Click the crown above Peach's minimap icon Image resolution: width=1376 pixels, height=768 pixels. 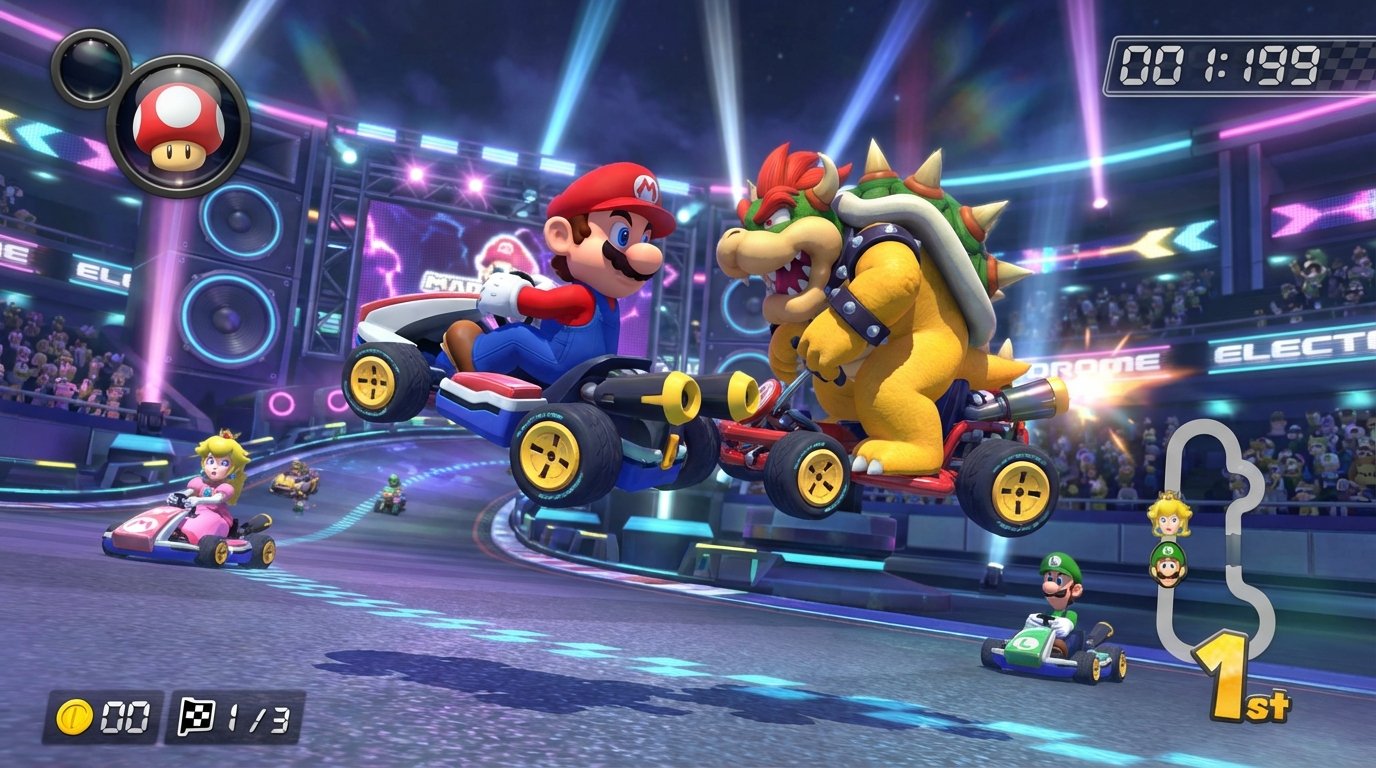[x=1169, y=494]
